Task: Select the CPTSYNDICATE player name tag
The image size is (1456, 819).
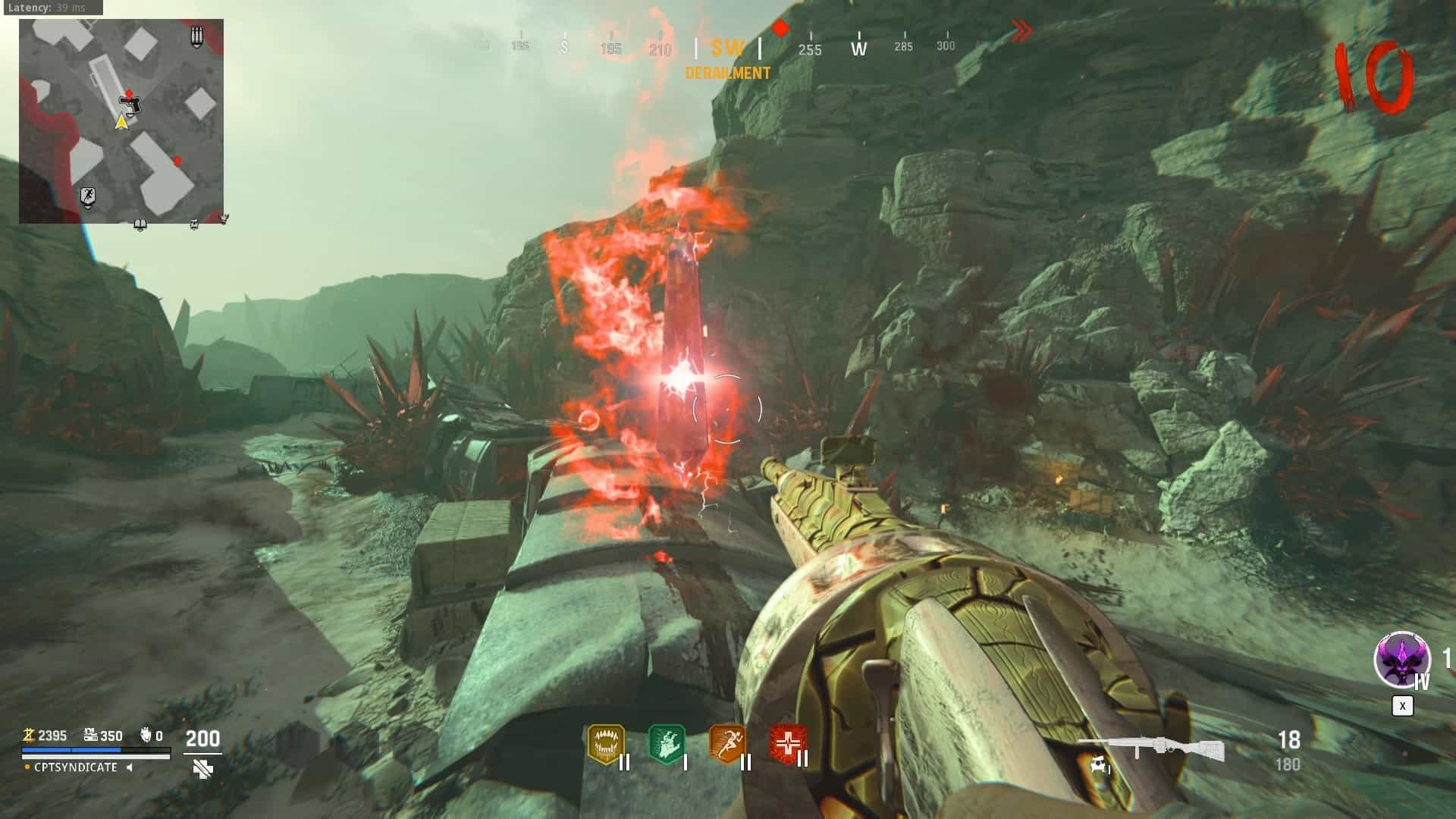Action: [76, 767]
